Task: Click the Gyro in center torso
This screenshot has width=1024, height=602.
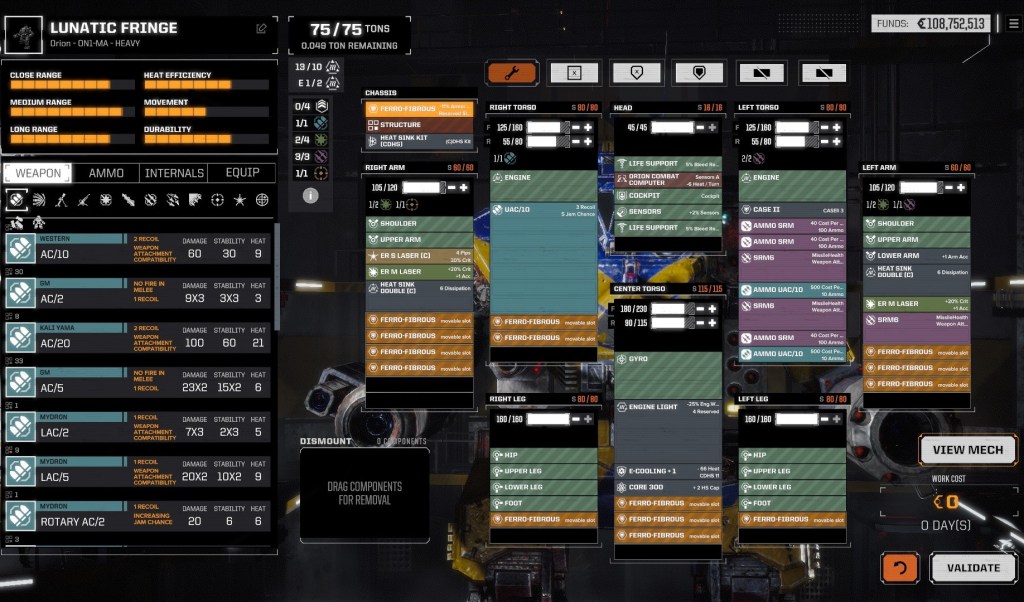Action: pos(666,358)
